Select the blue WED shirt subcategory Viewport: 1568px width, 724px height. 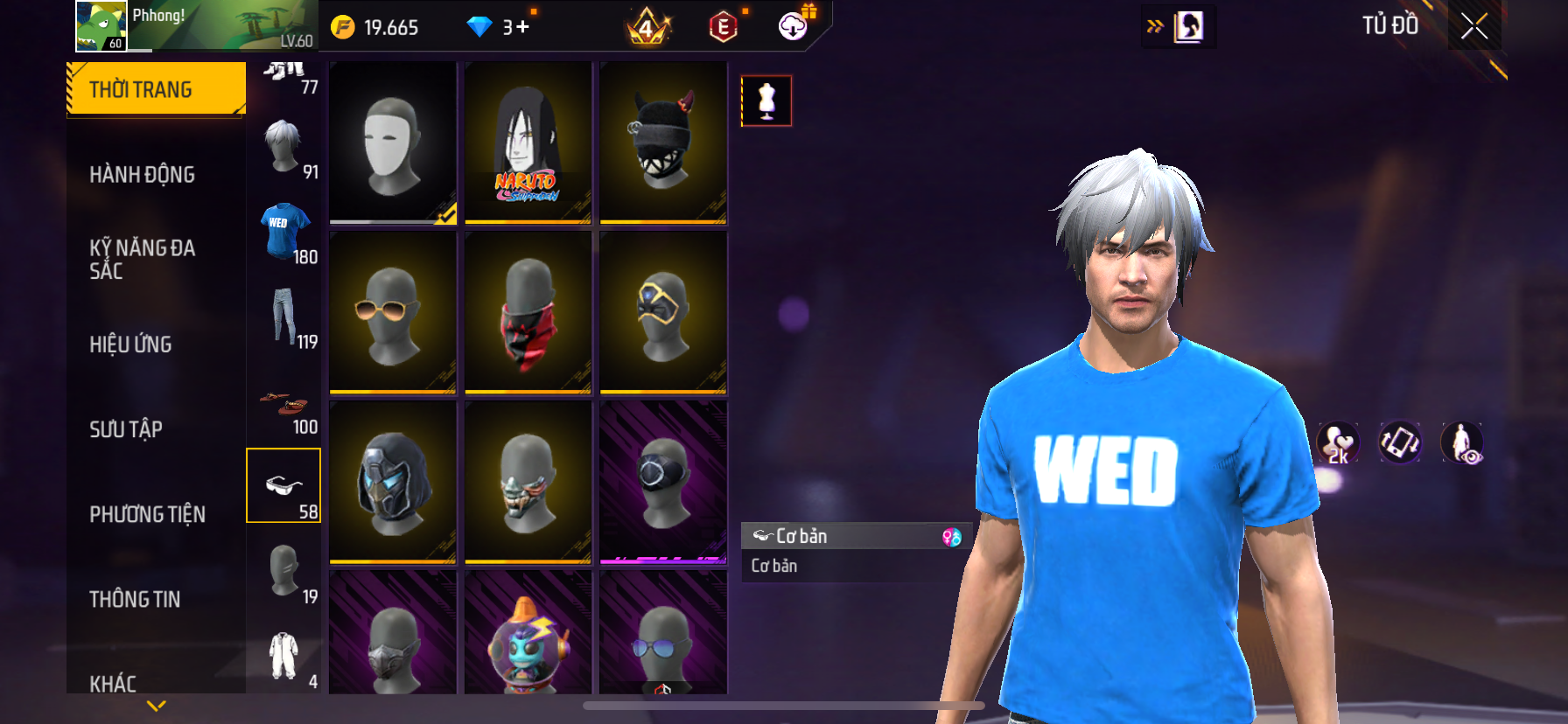click(x=284, y=232)
